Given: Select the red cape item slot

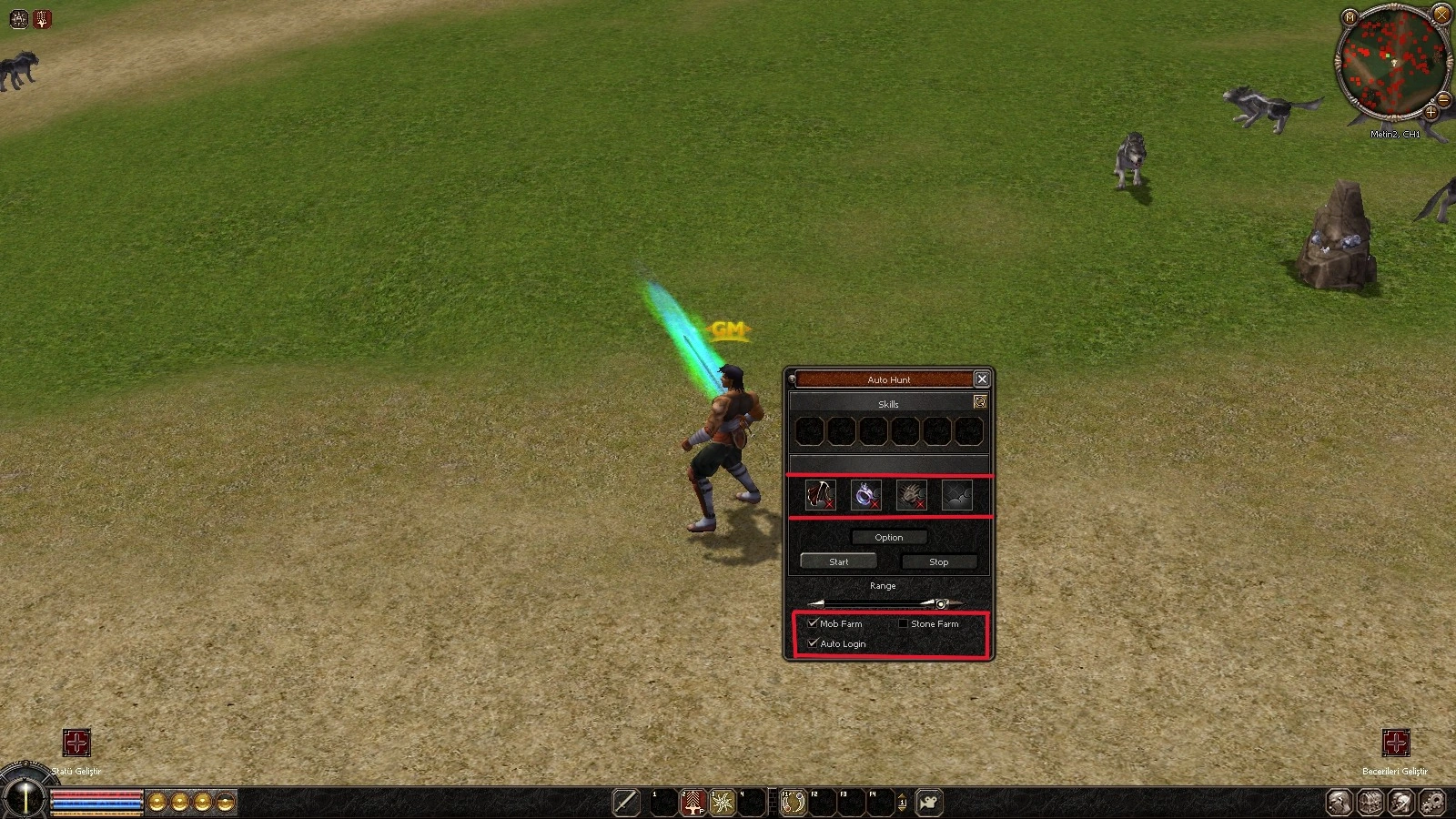Looking at the screenshot, I should (821, 495).
